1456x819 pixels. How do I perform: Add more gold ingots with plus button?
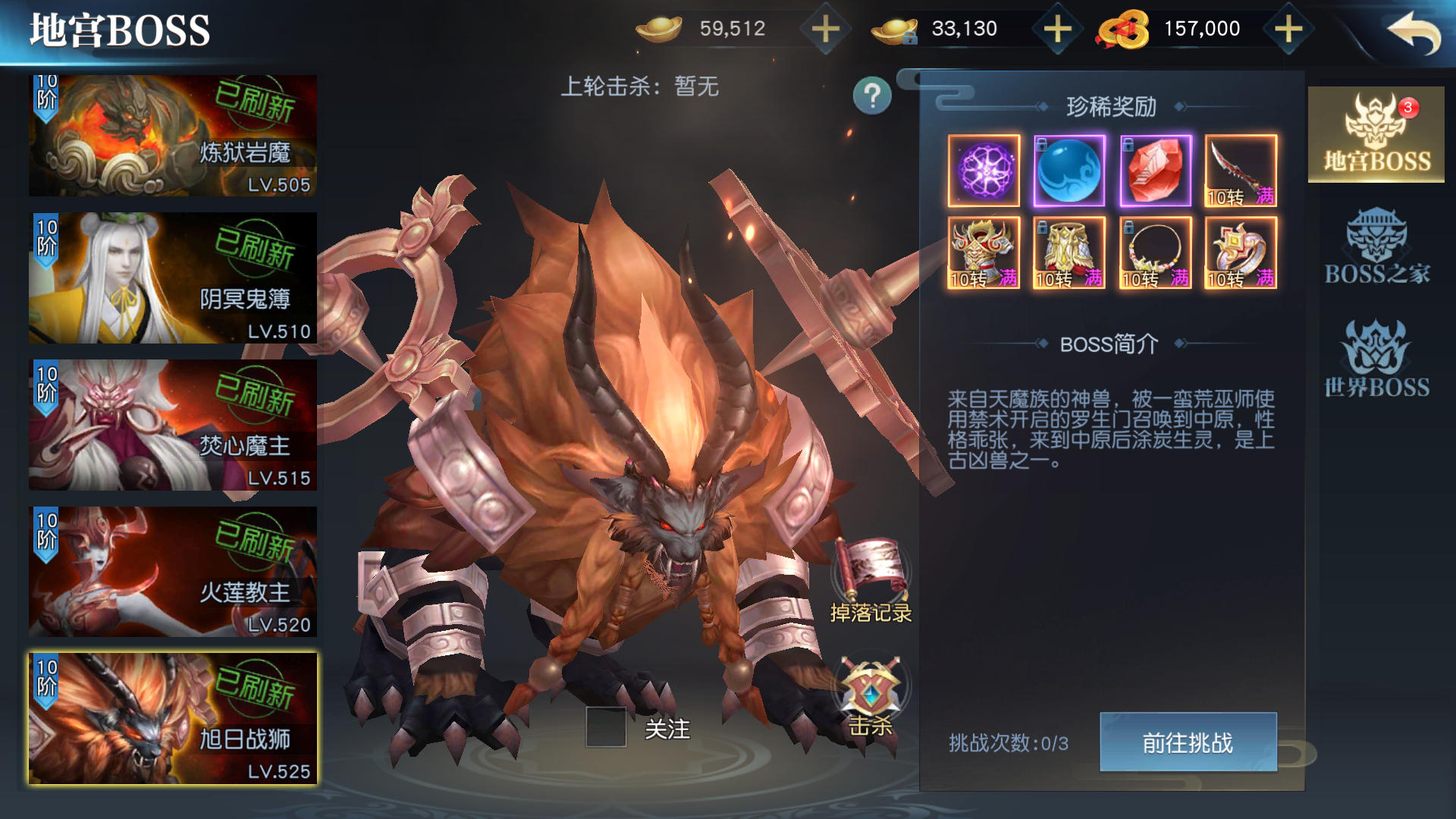(826, 30)
